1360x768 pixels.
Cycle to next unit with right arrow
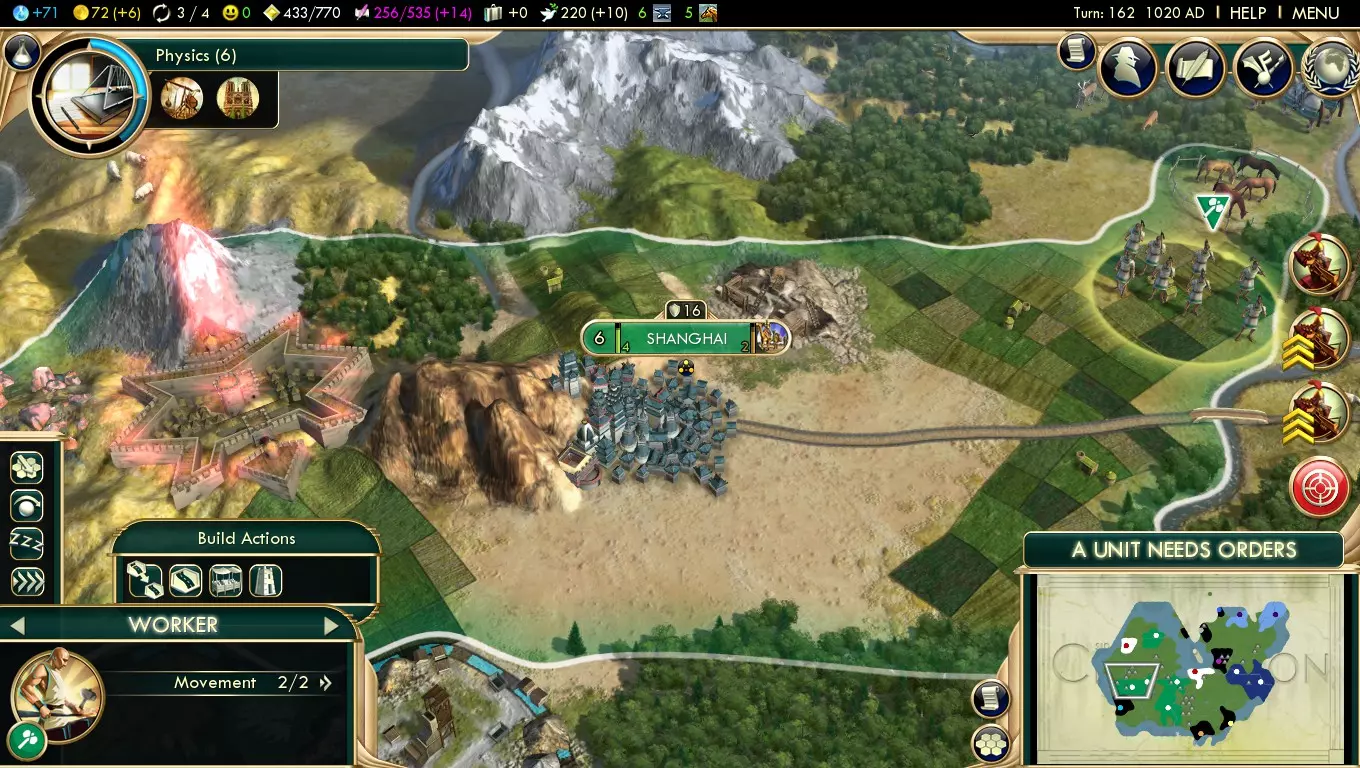tap(331, 626)
